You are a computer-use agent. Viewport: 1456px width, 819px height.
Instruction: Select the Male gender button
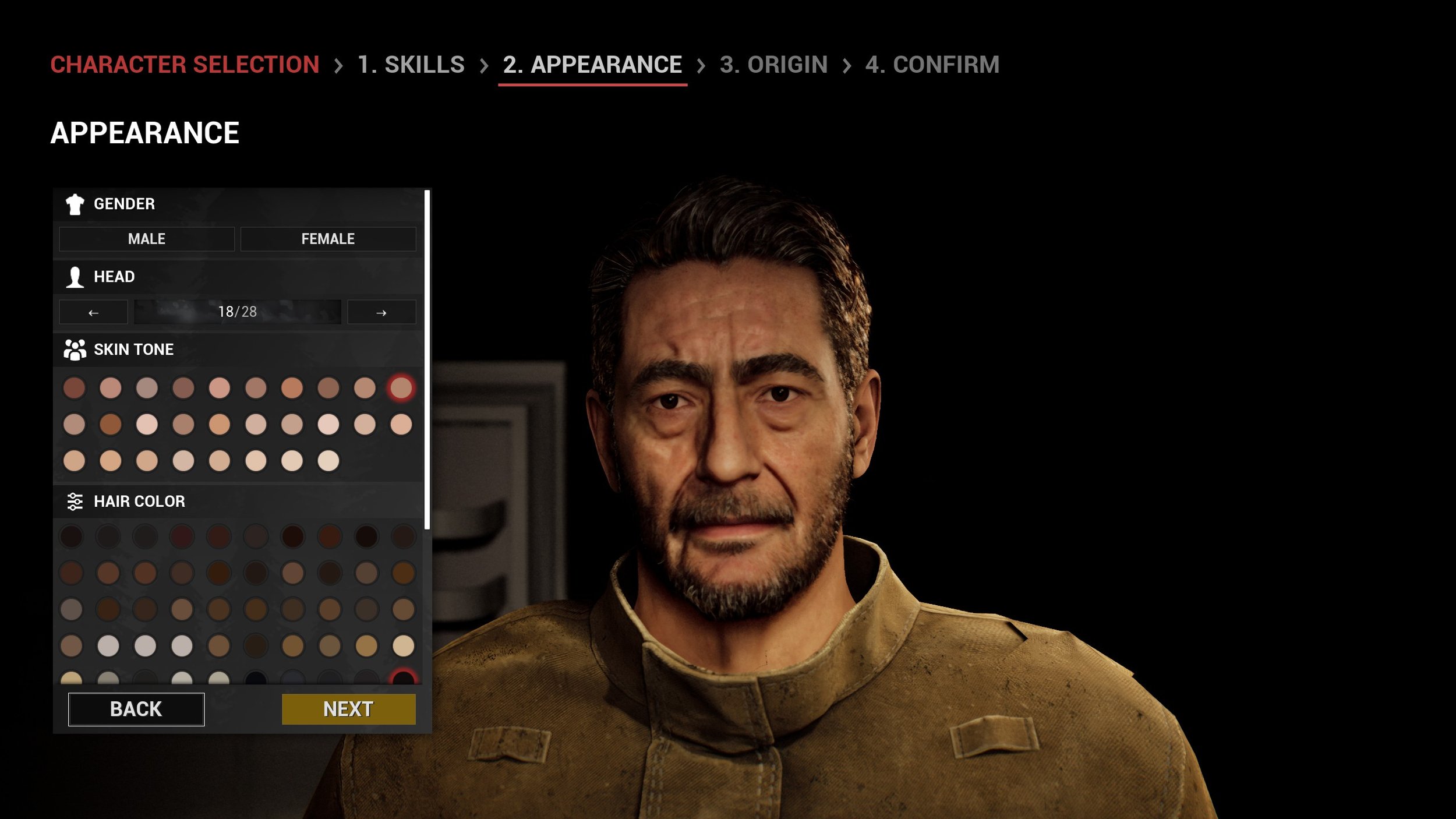(x=146, y=239)
